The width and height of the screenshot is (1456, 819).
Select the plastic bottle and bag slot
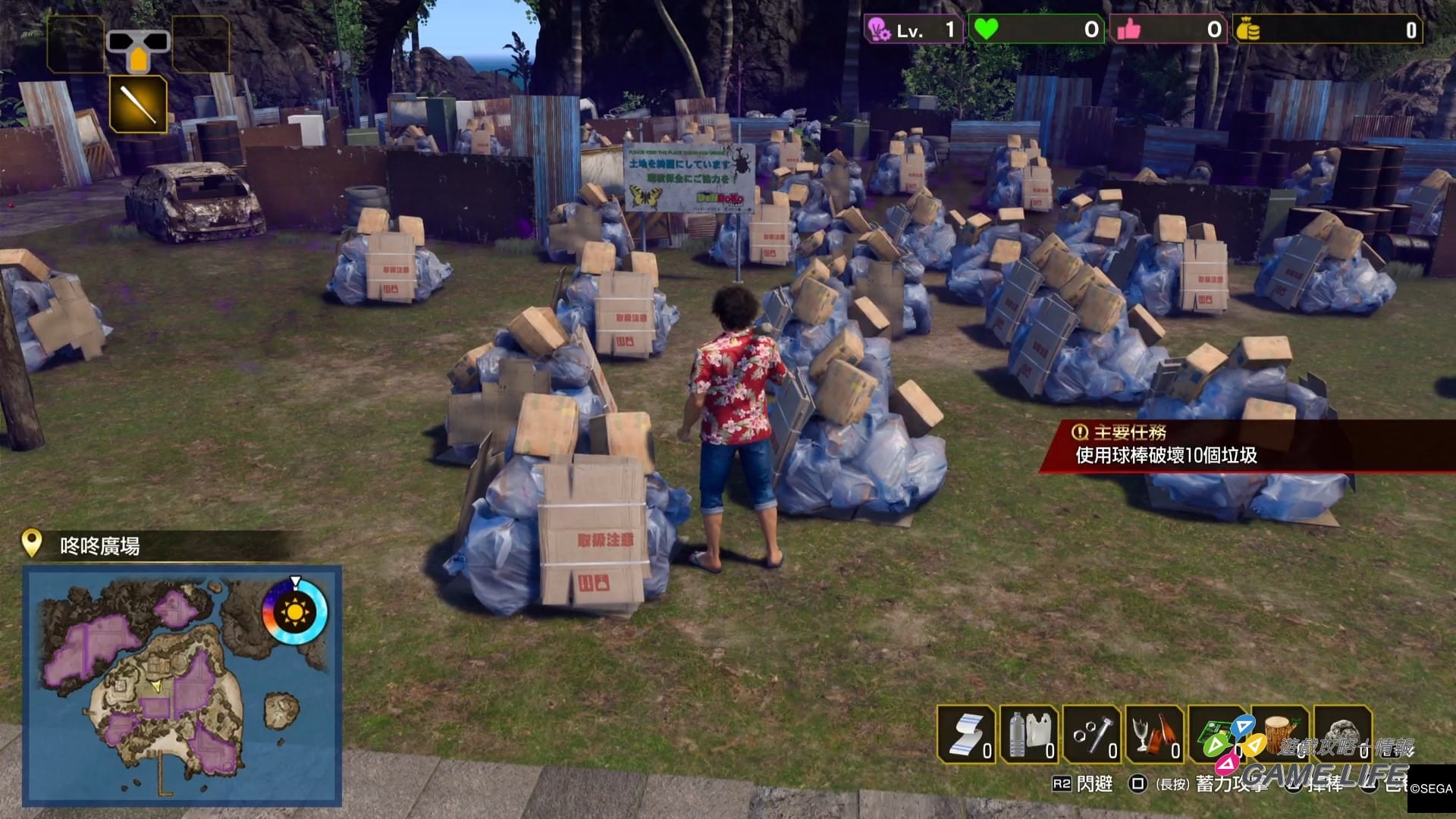pyautogui.click(x=1029, y=734)
